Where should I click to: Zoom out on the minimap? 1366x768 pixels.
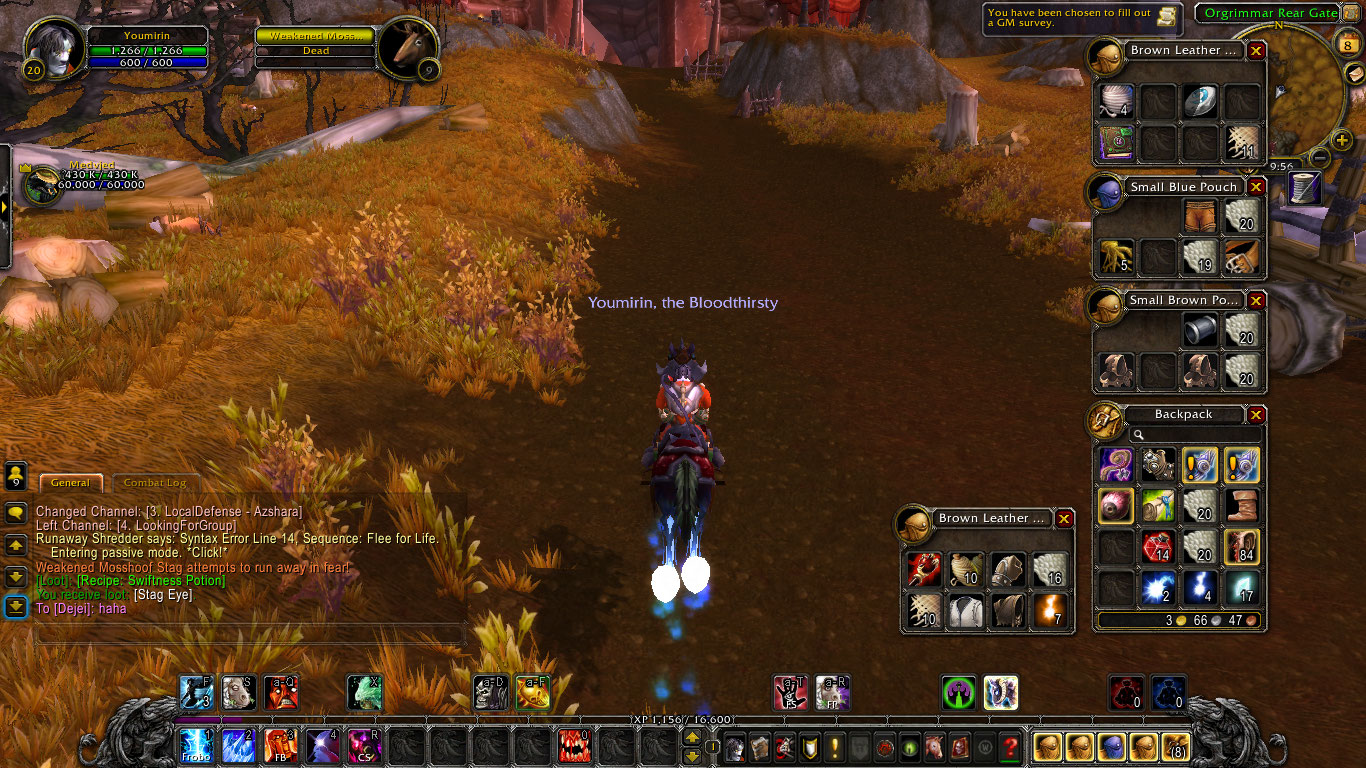pos(1319,157)
